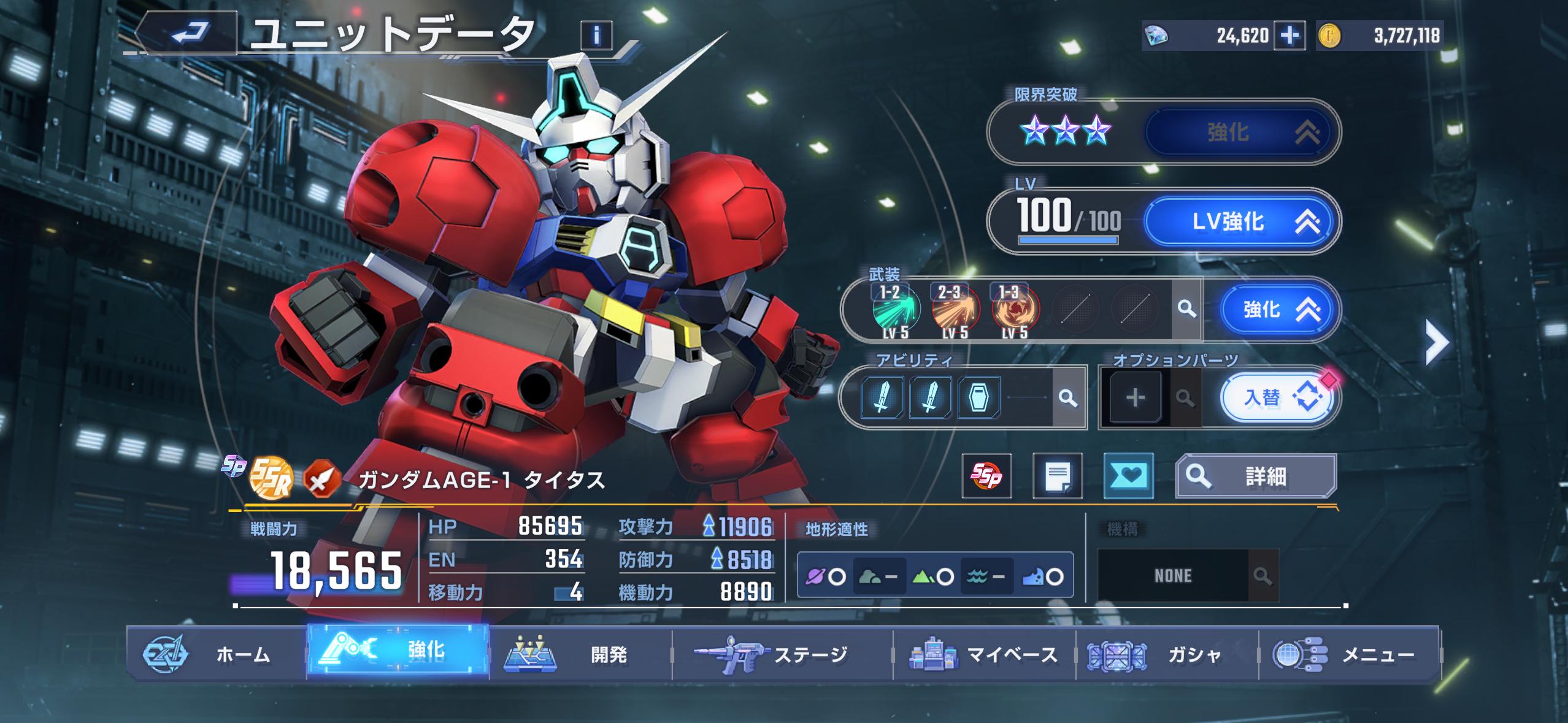
Task: Open the 開発 development tab
Action: [x=580, y=654]
